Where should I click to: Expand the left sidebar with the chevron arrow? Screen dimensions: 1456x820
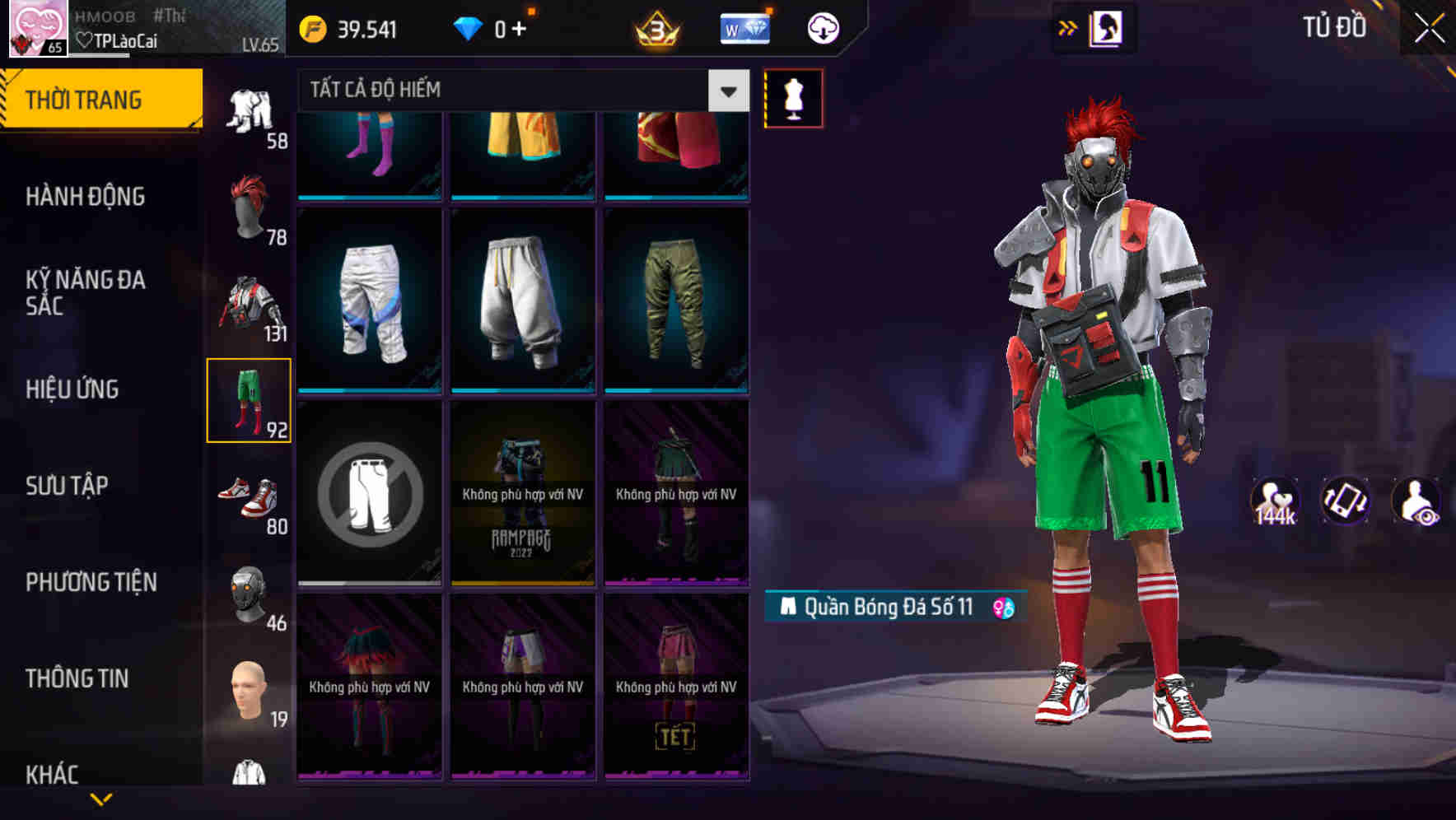[x=102, y=800]
